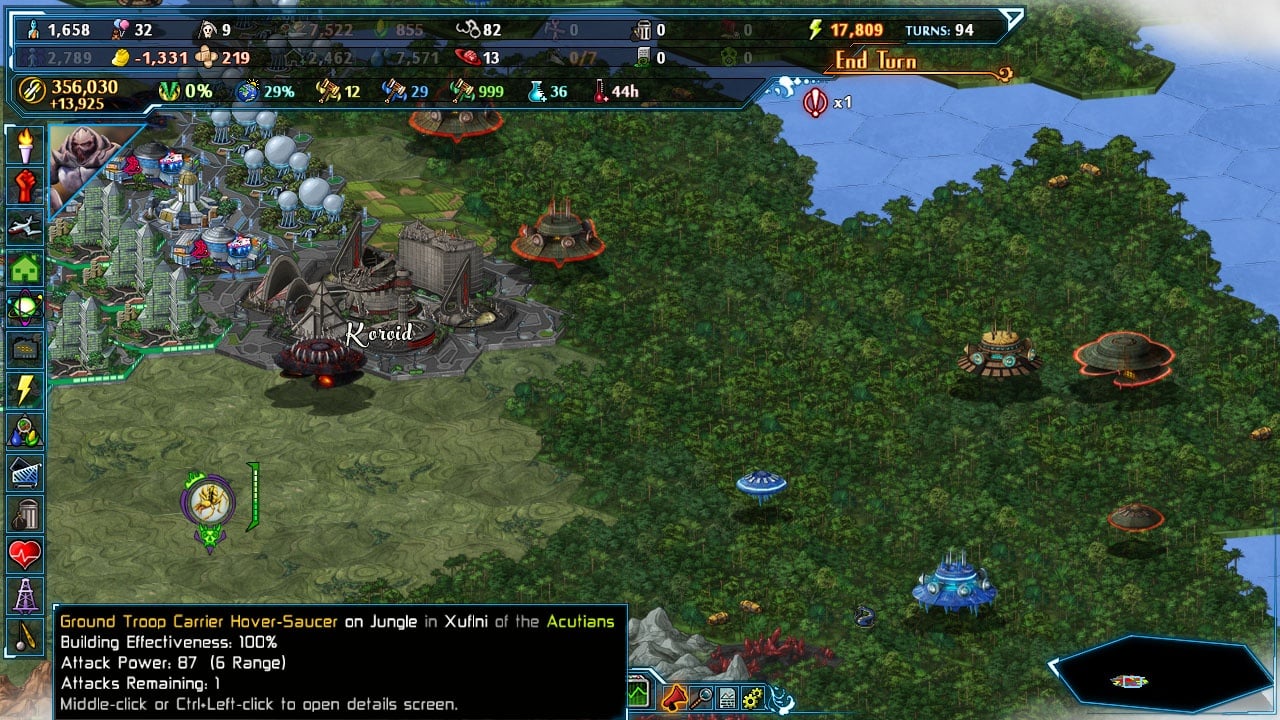Choose the green house build category
The image size is (1280, 720).
25,268
